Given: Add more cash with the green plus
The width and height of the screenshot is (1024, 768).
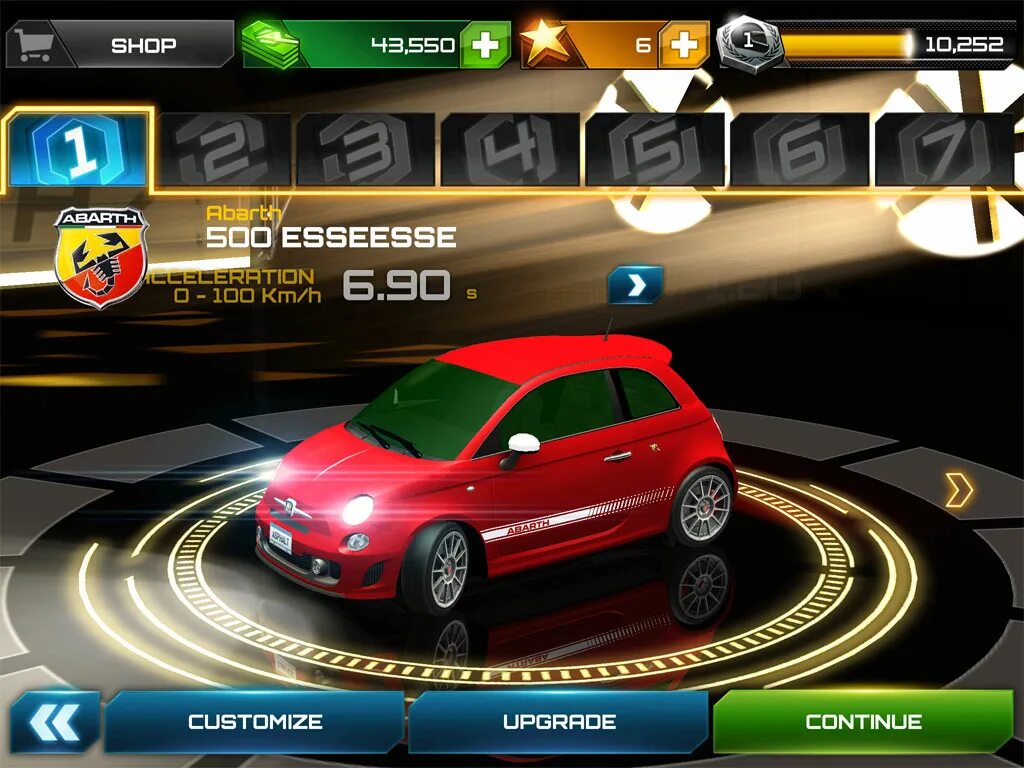Looking at the screenshot, I should pos(485,45).
